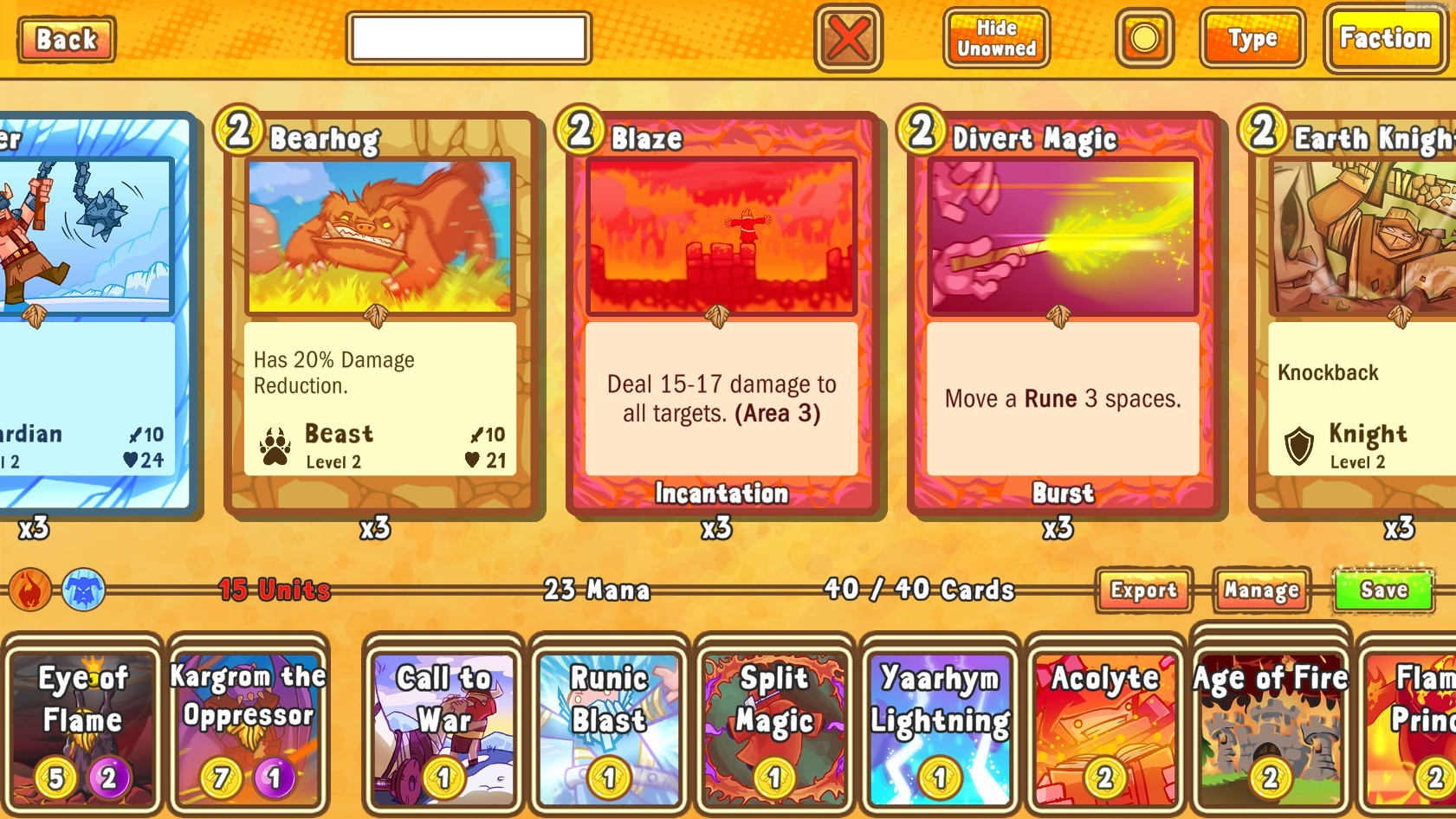
Task: Select the Kargrom the Oppressor card icon
Action: point(249,725)
